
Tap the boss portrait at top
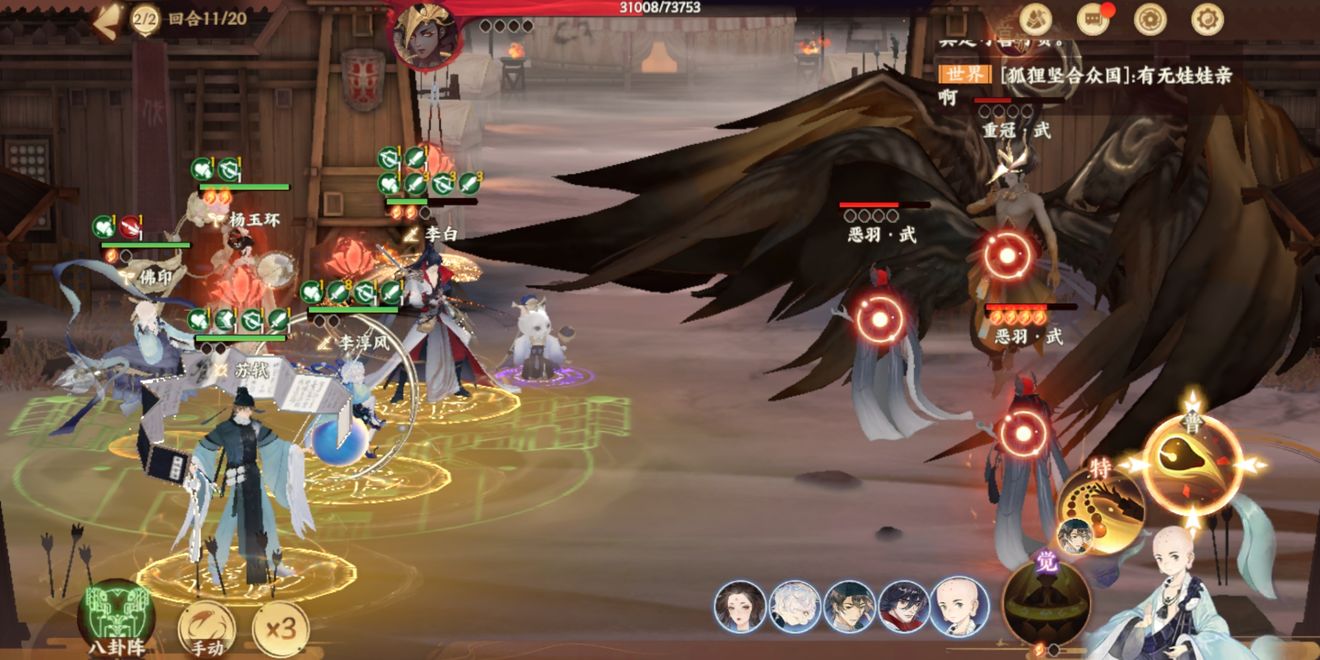coord(426,36)
